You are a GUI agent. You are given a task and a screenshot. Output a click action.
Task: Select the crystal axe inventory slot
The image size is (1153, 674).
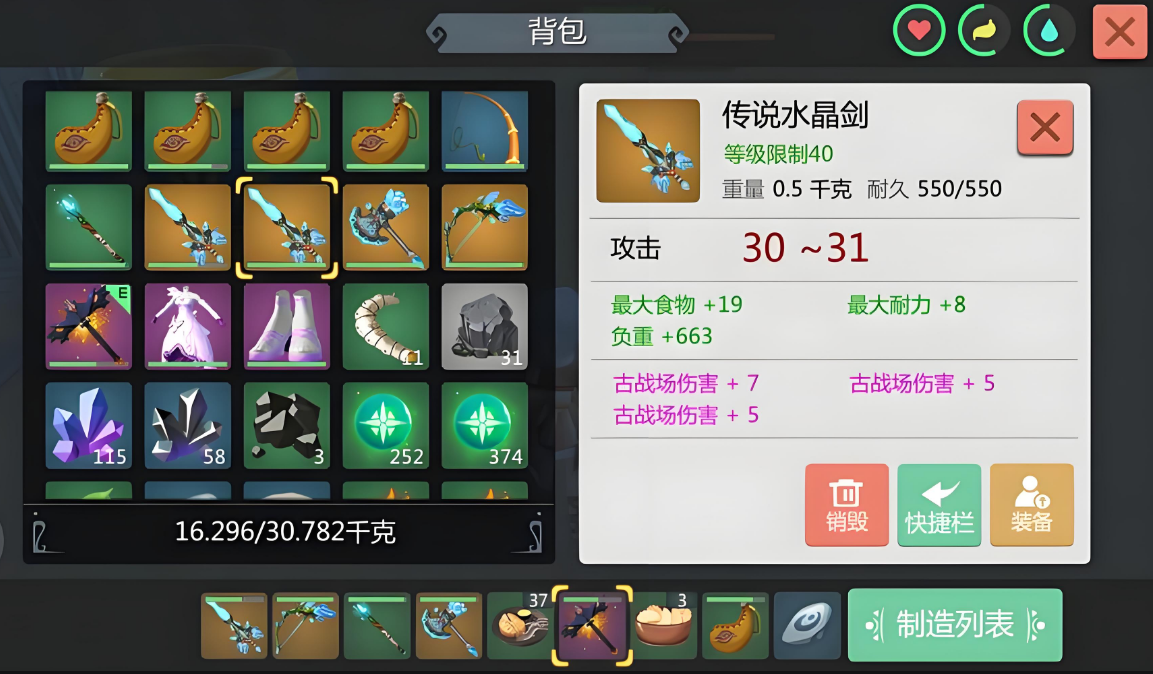click(x=386, y=227)
